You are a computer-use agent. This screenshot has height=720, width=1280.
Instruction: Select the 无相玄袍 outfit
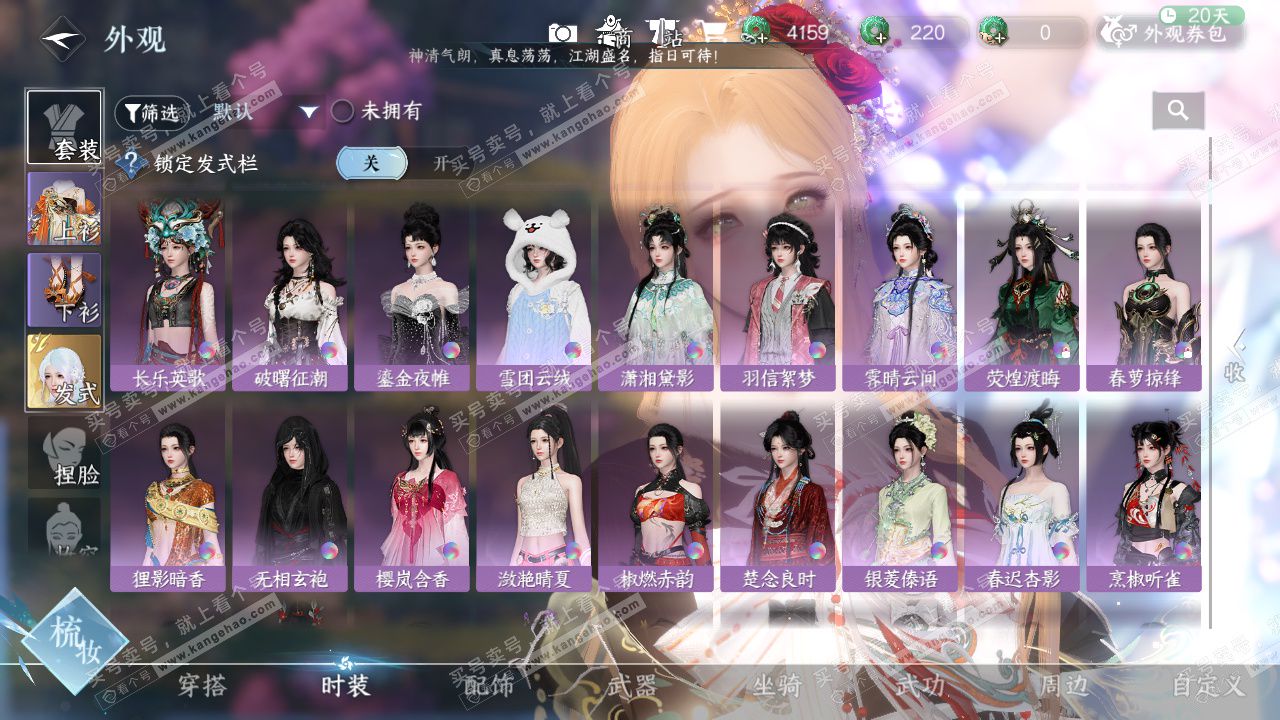[291, 497]
